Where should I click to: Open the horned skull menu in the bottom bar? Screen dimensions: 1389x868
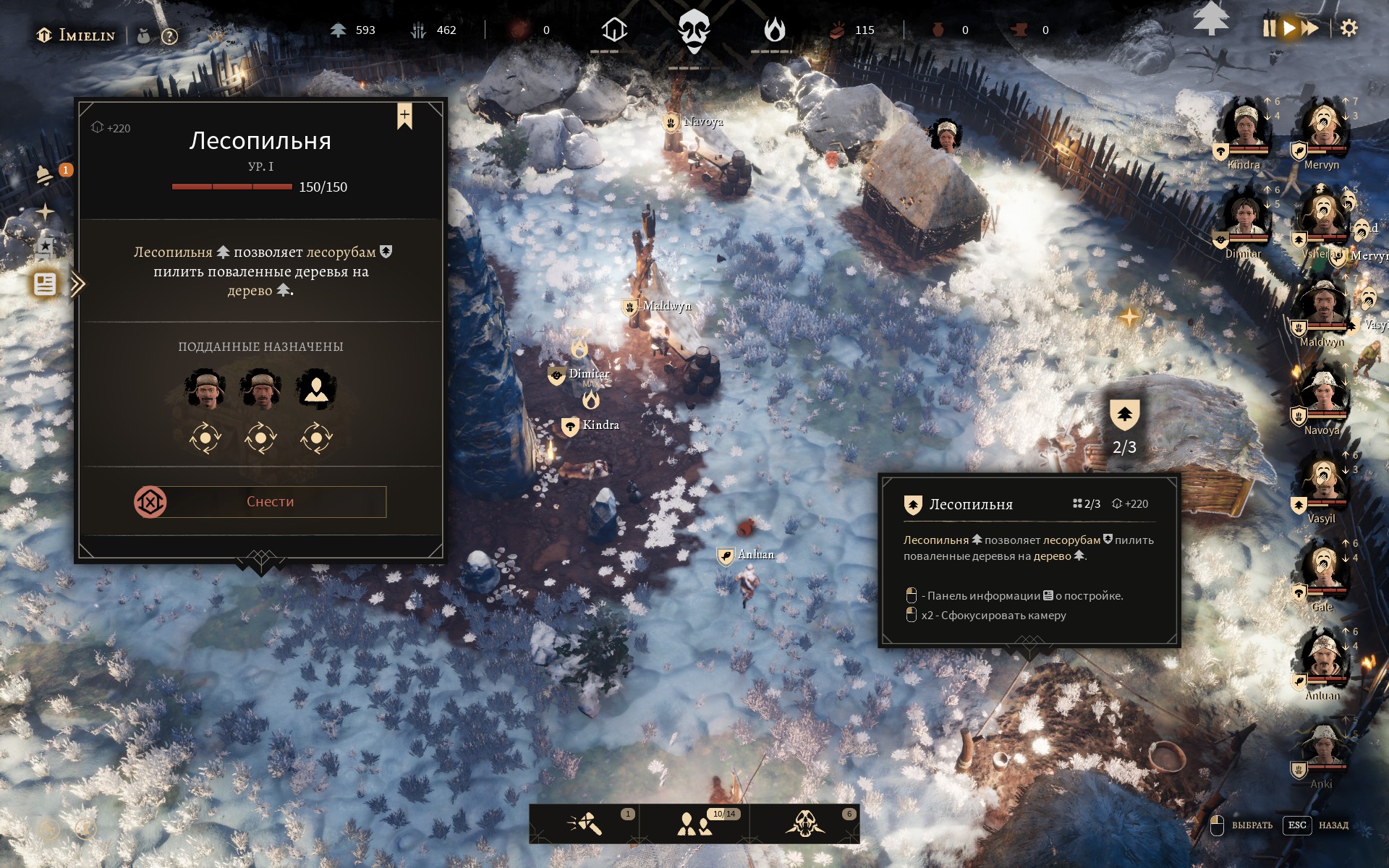(804, 824)
